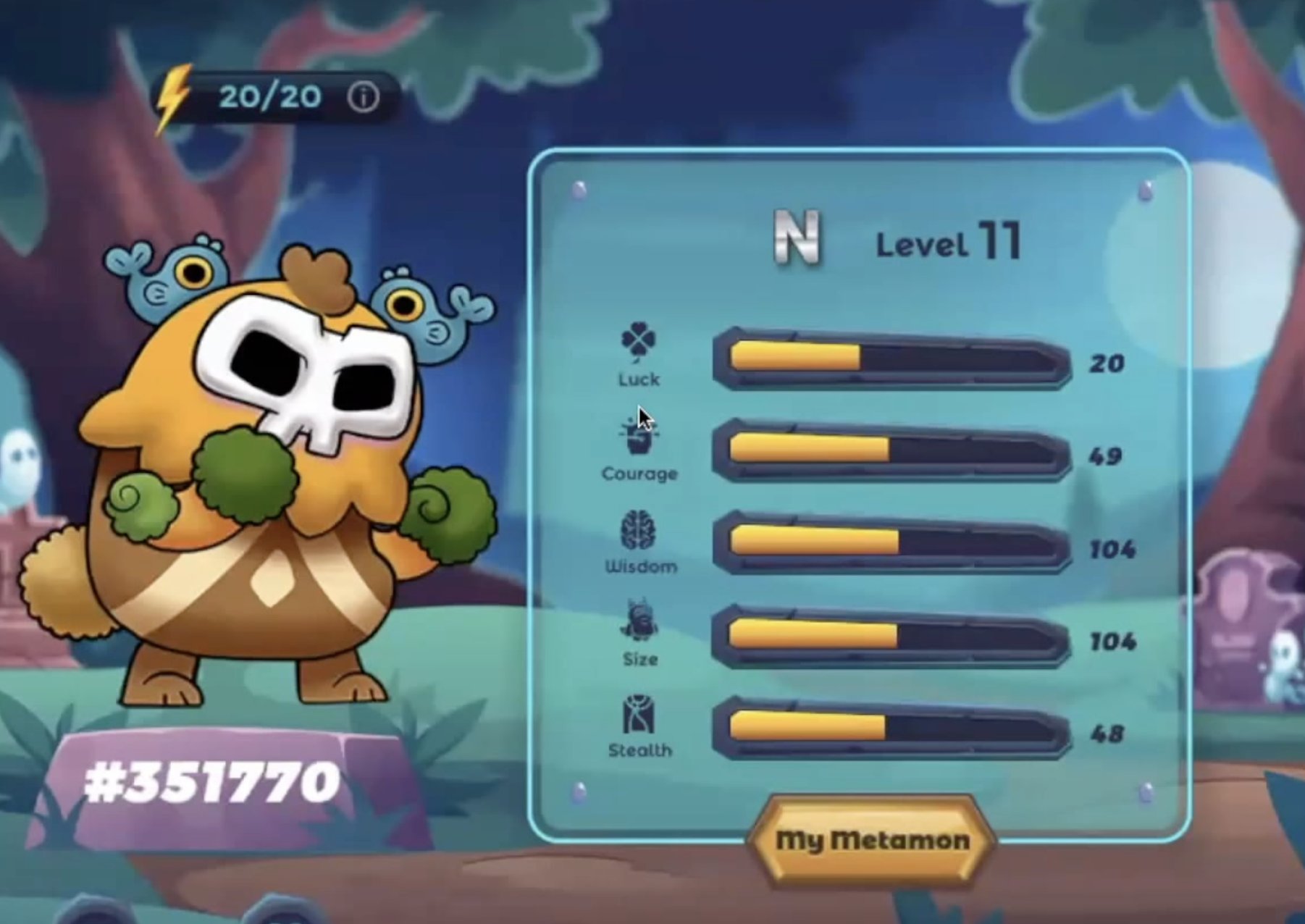Show energy info via the circled i icon
The height and width of the screenshot is (924, 1305).
point(363,96)
